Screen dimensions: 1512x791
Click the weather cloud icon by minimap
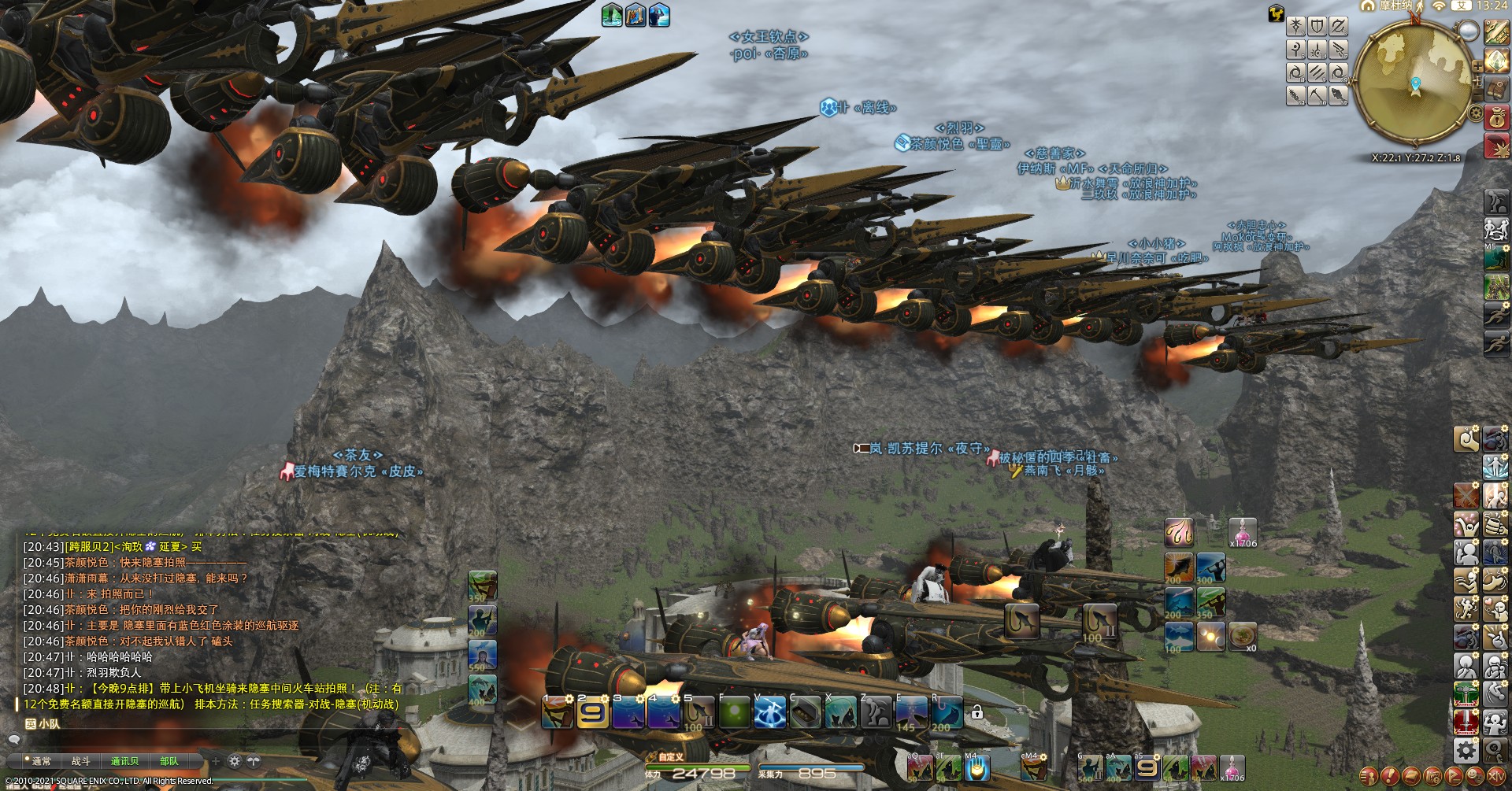[x=1469, y=31]
